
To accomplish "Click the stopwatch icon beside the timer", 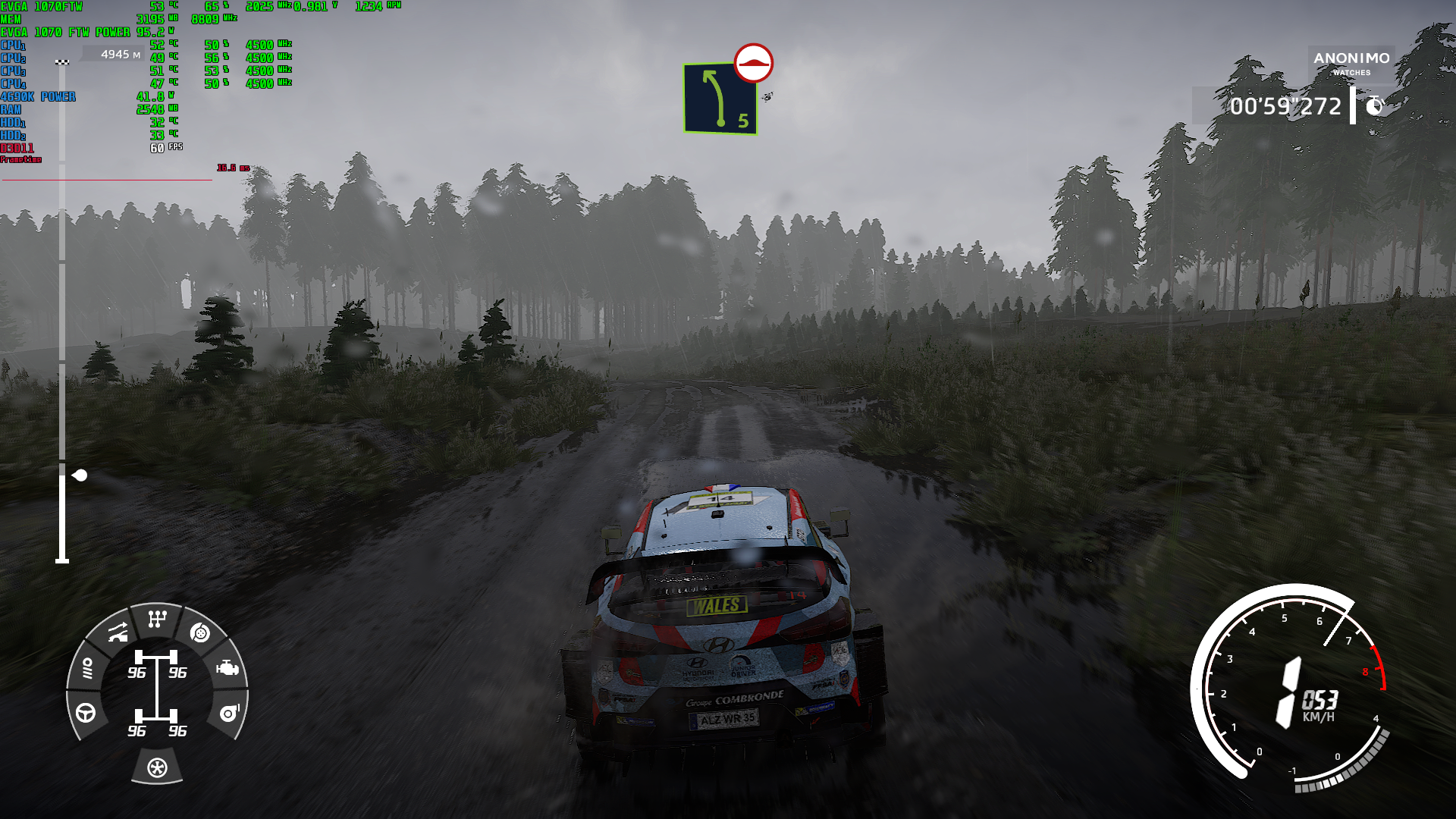I will tap(1375, 106).
